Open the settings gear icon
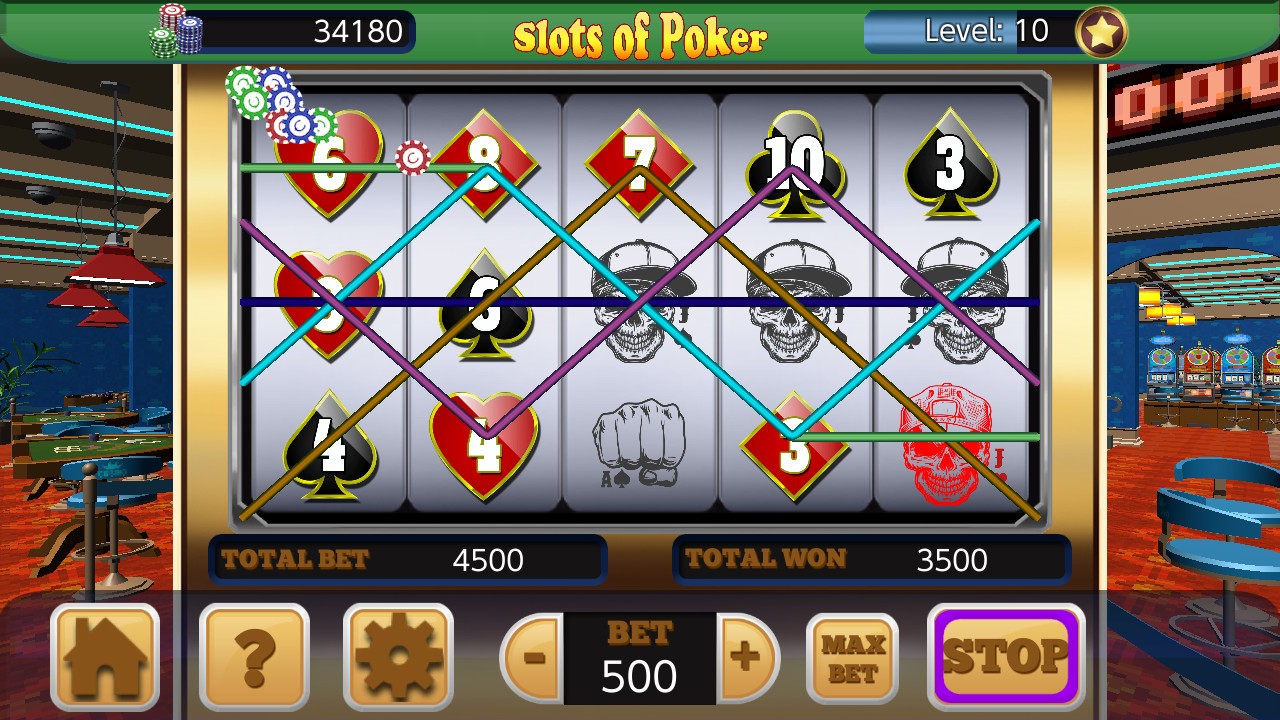The height and width of the screenshot is (720, 1280). click(399, 658)
